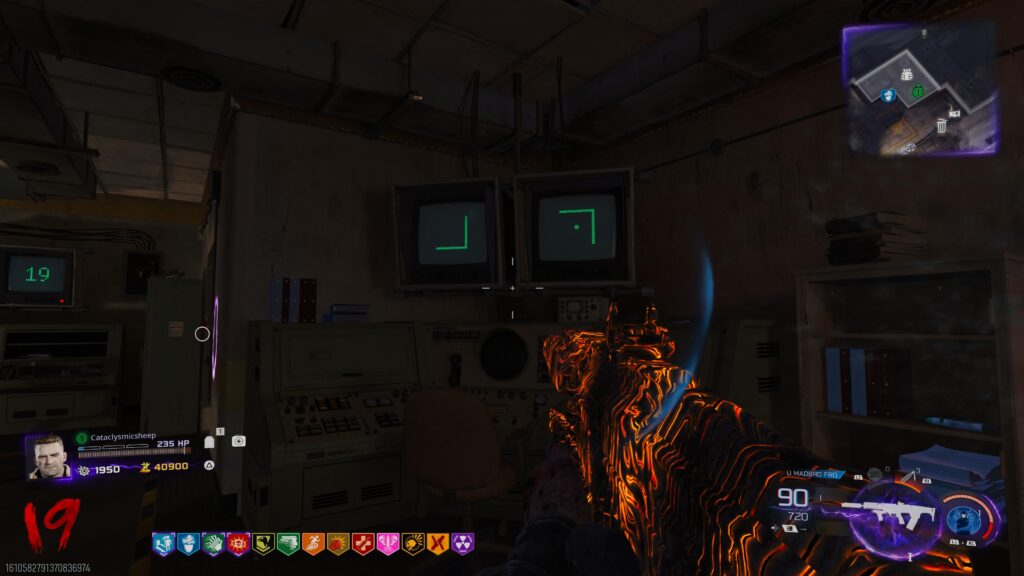
Task: Select the green pistol perk icon
Action: (288, 544)
